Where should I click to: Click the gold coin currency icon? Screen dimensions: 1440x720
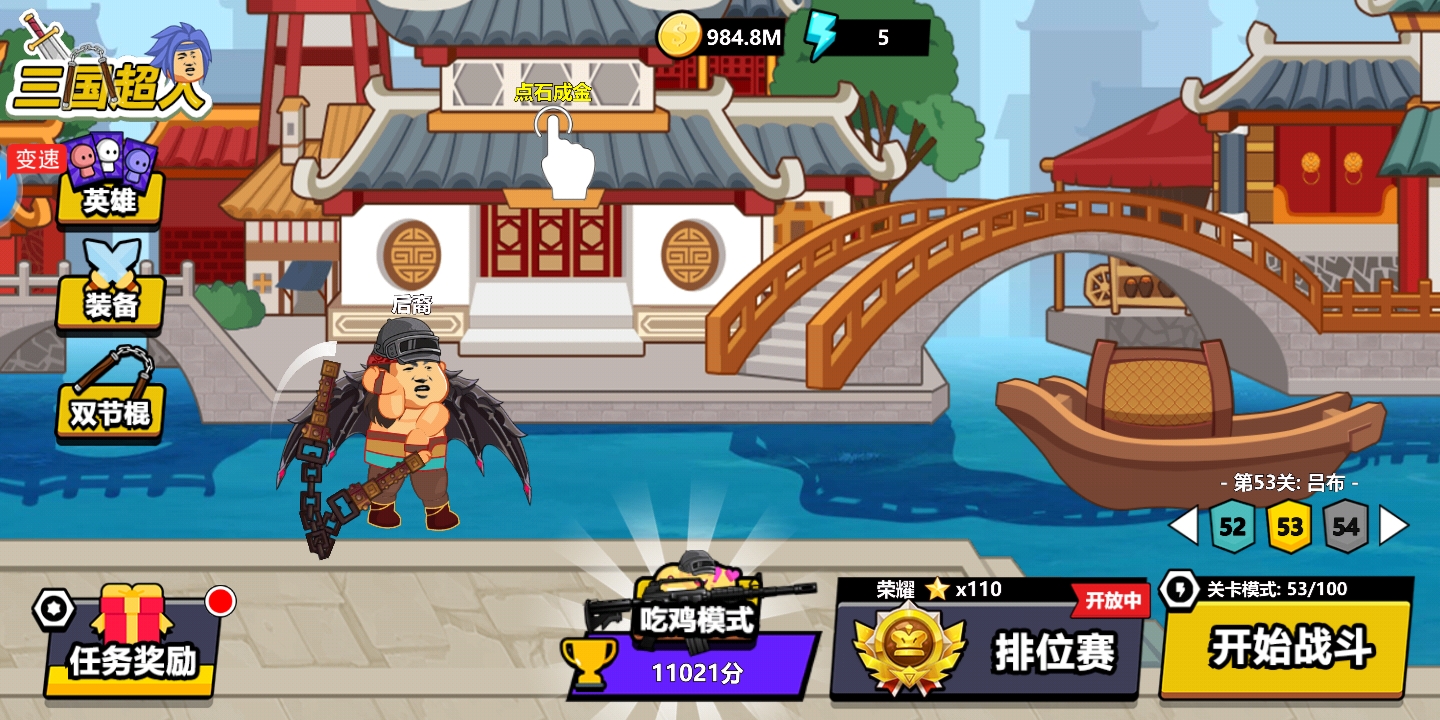coord(679,38)
